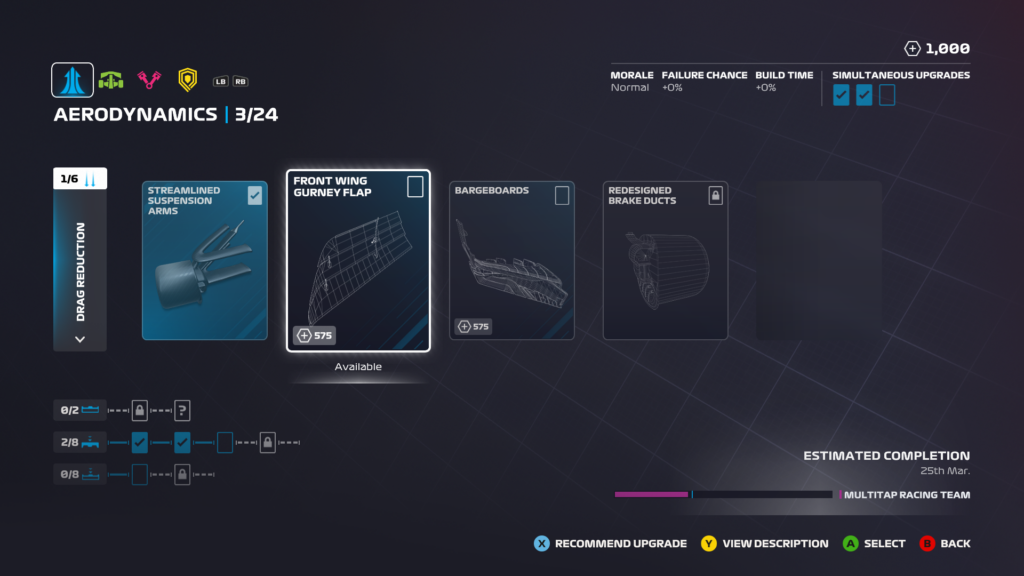Viewport: 1024px width, 576px height.
Task: Click the question mark mystery upgrade node
Action: (182, 410)
